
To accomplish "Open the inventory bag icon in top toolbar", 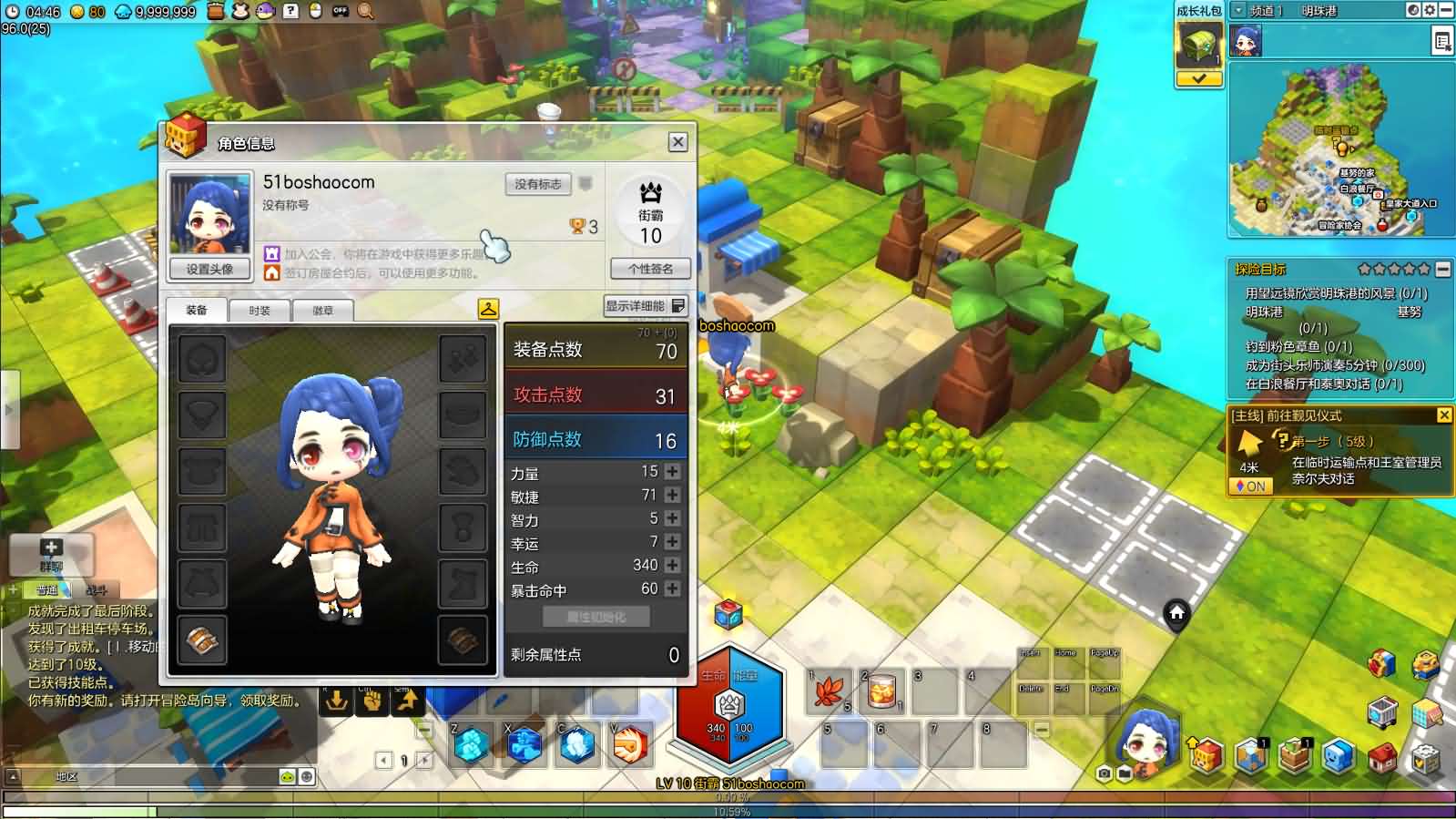I will tap(216, 12).
